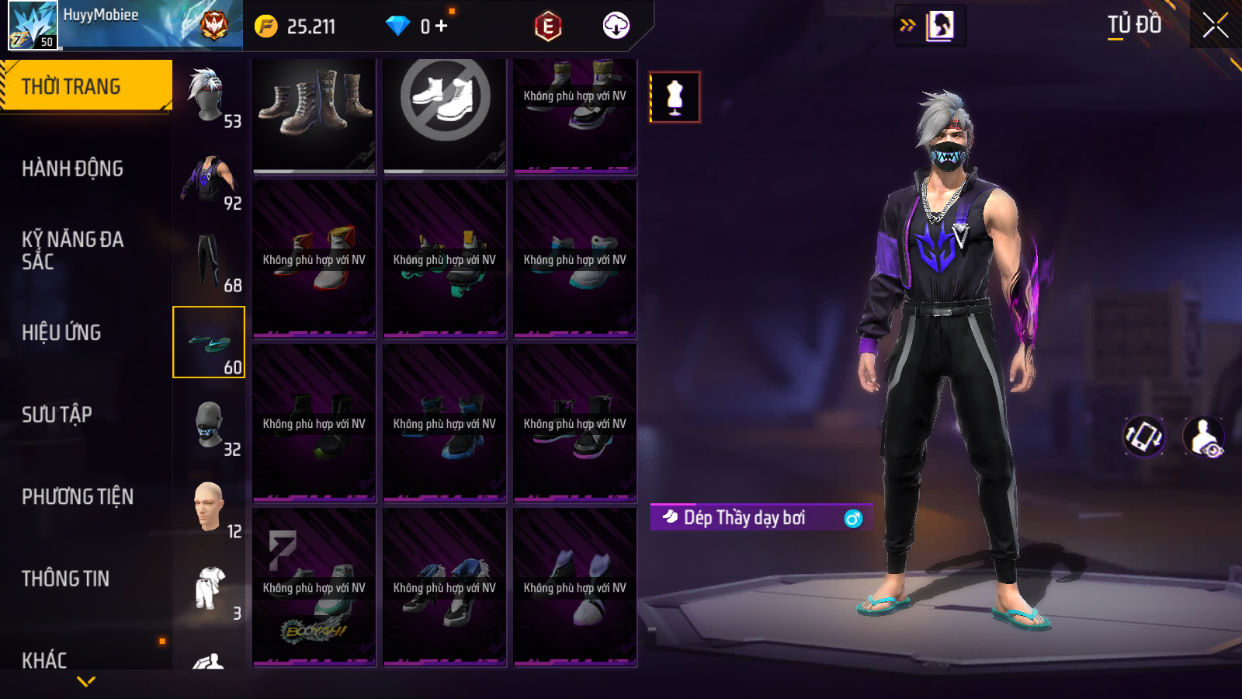Select the no-shoes unequip slot
This screenshot has height=699, width=1242.
445,113
